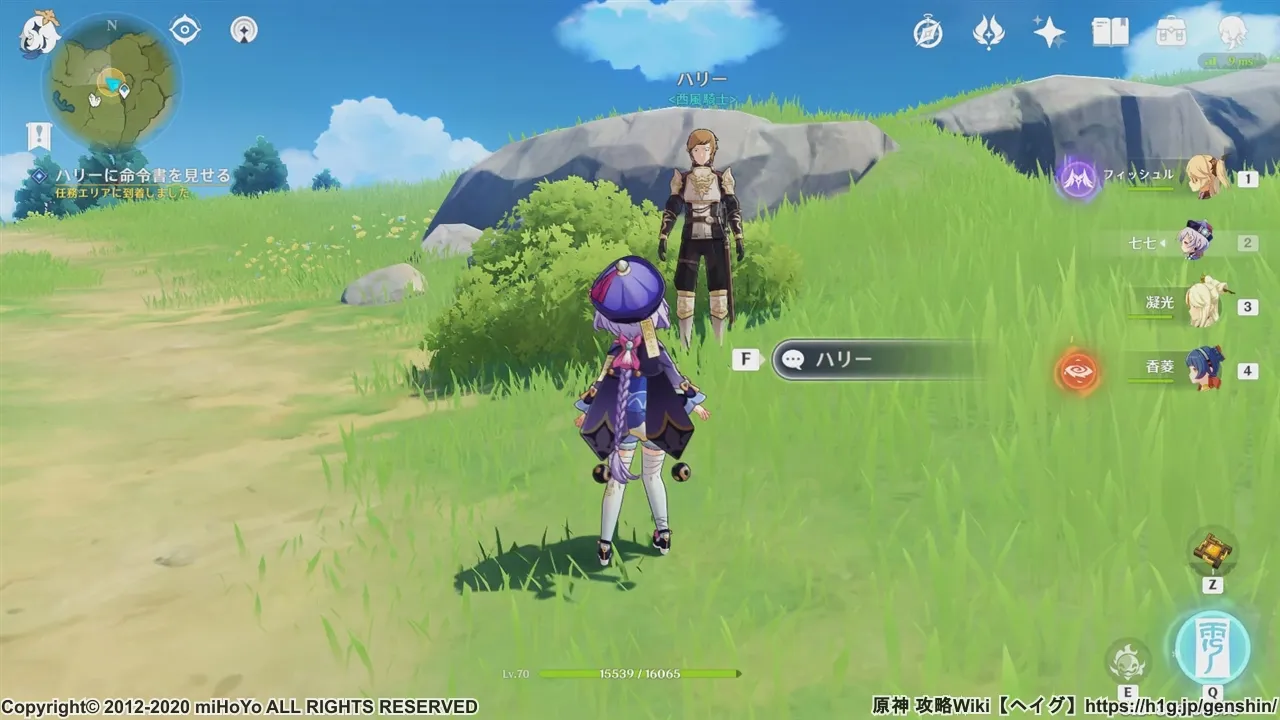This screenshot has width=1280, height=720.
Task: Open the character screen icon
Action: 1233,33
